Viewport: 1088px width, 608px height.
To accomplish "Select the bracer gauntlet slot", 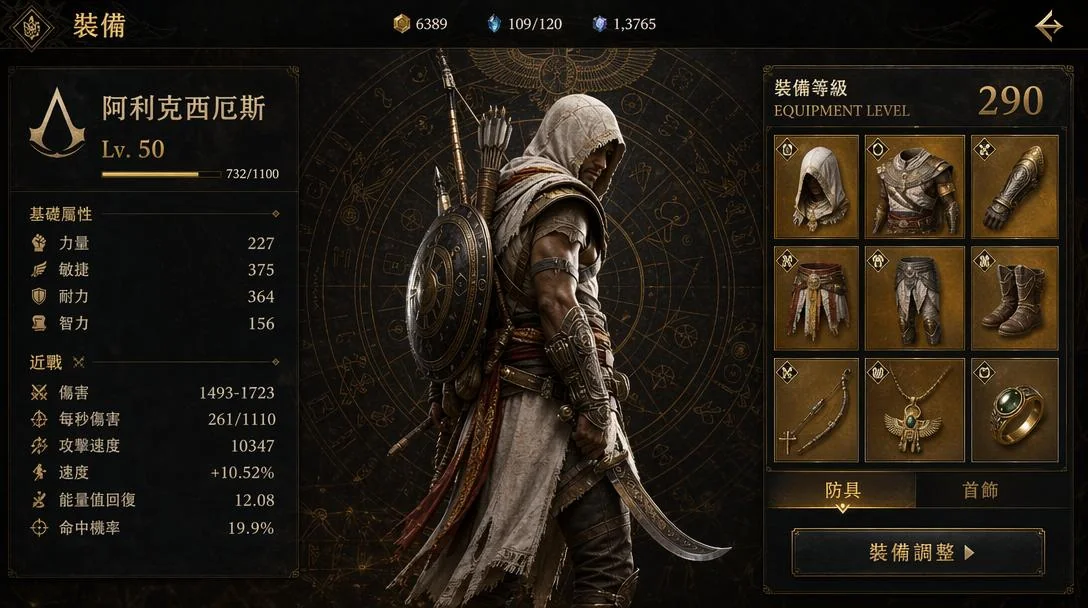I will (x=1014, y=187).
